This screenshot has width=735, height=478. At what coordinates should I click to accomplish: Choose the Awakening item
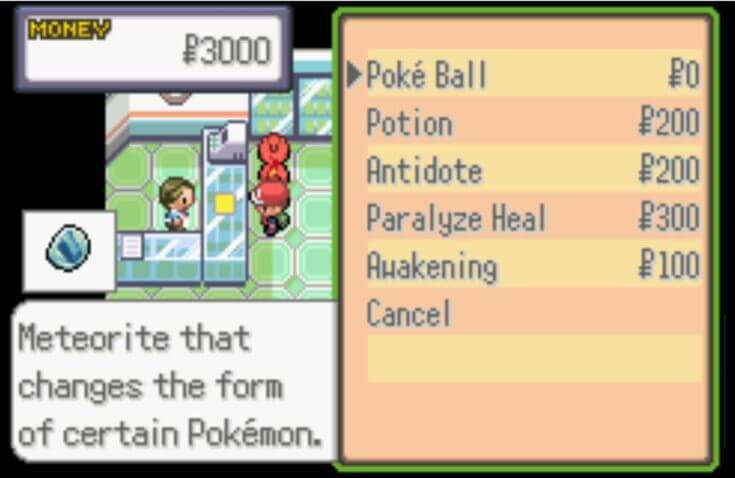coord(431,267)
